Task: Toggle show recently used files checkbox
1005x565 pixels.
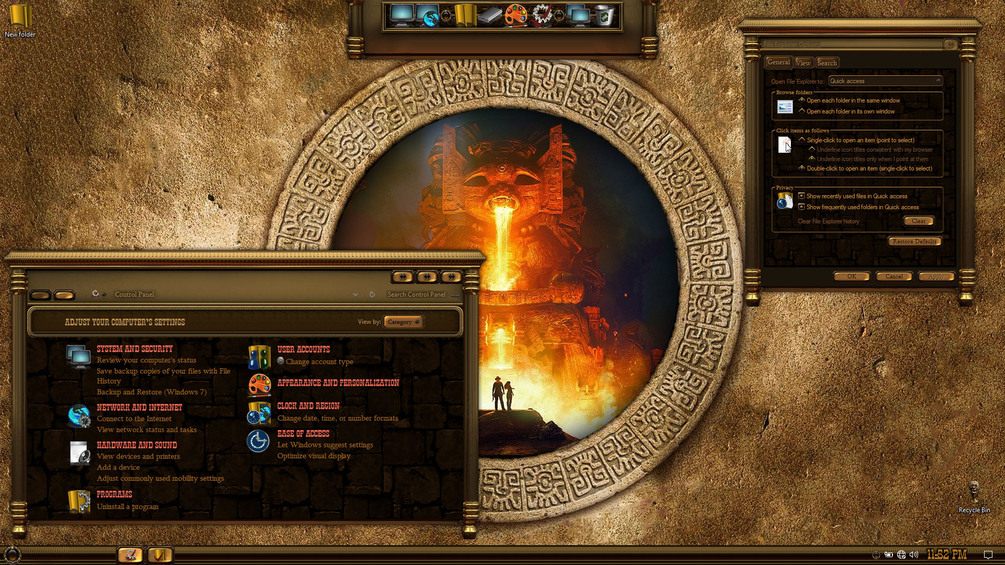Action: (x=801, y=196)
